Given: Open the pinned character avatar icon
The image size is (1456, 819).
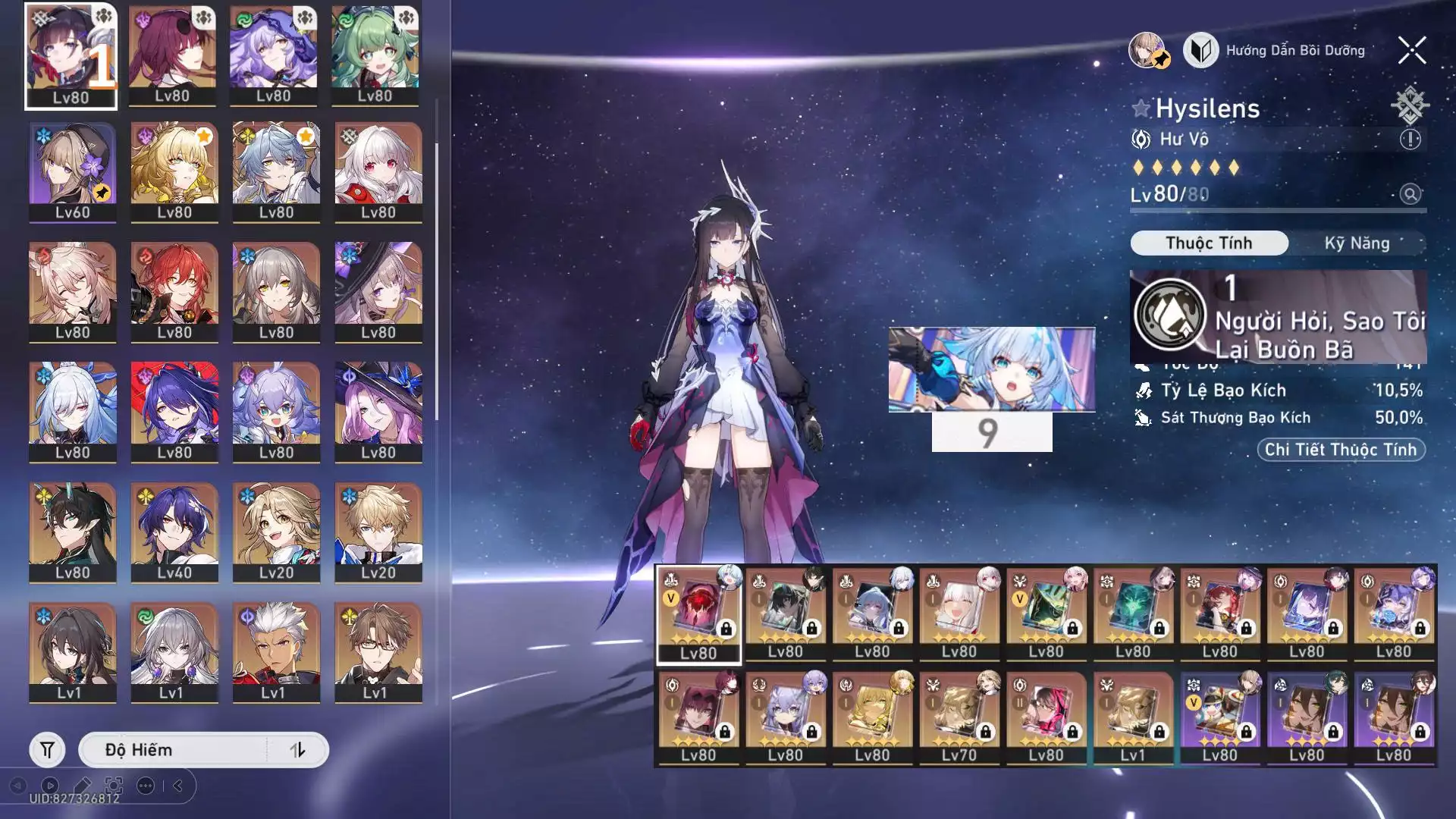Looking at the screenshot, I should [x=1148, y=51].
